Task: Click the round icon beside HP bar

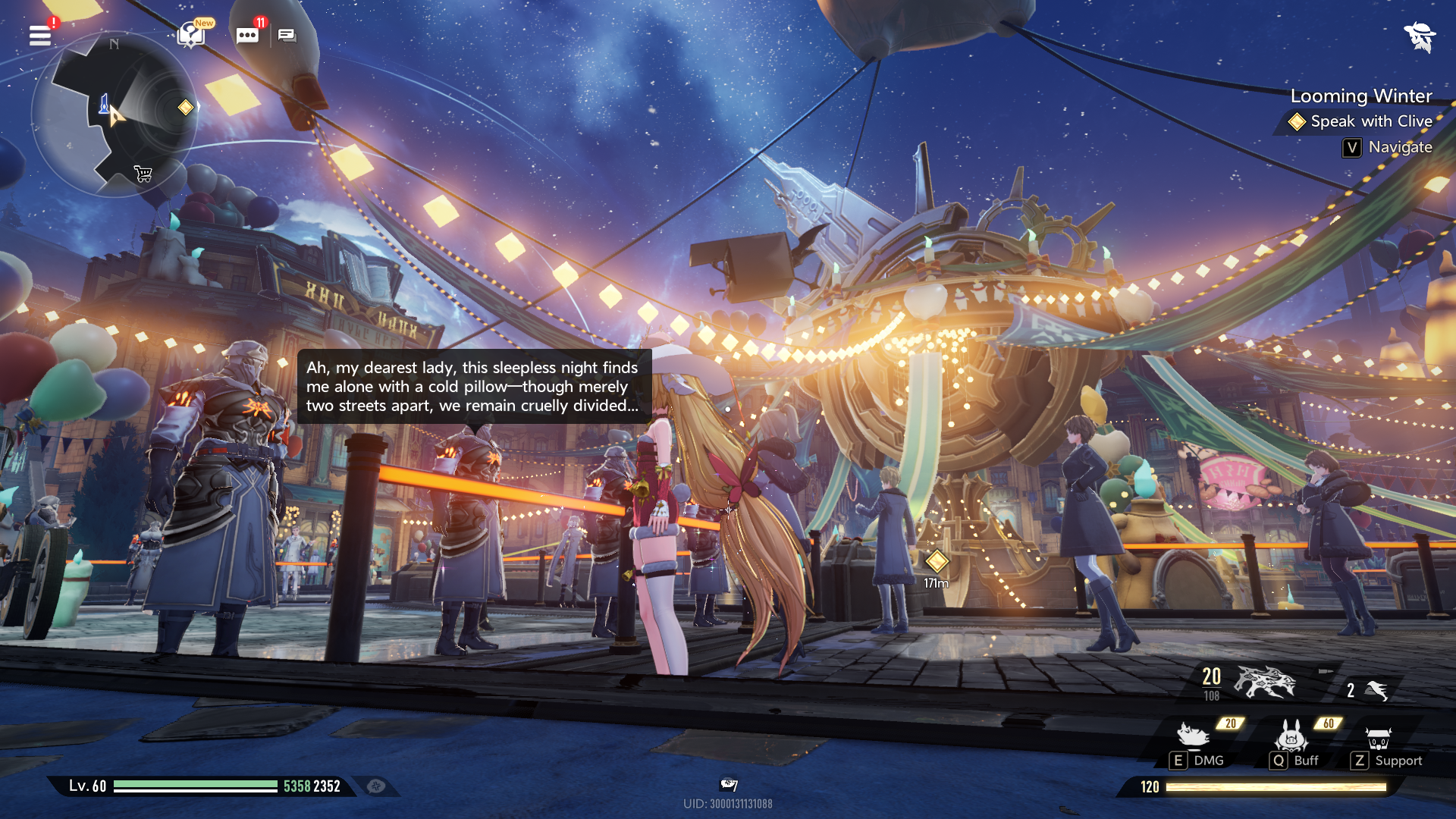Action: pos(376,786)
